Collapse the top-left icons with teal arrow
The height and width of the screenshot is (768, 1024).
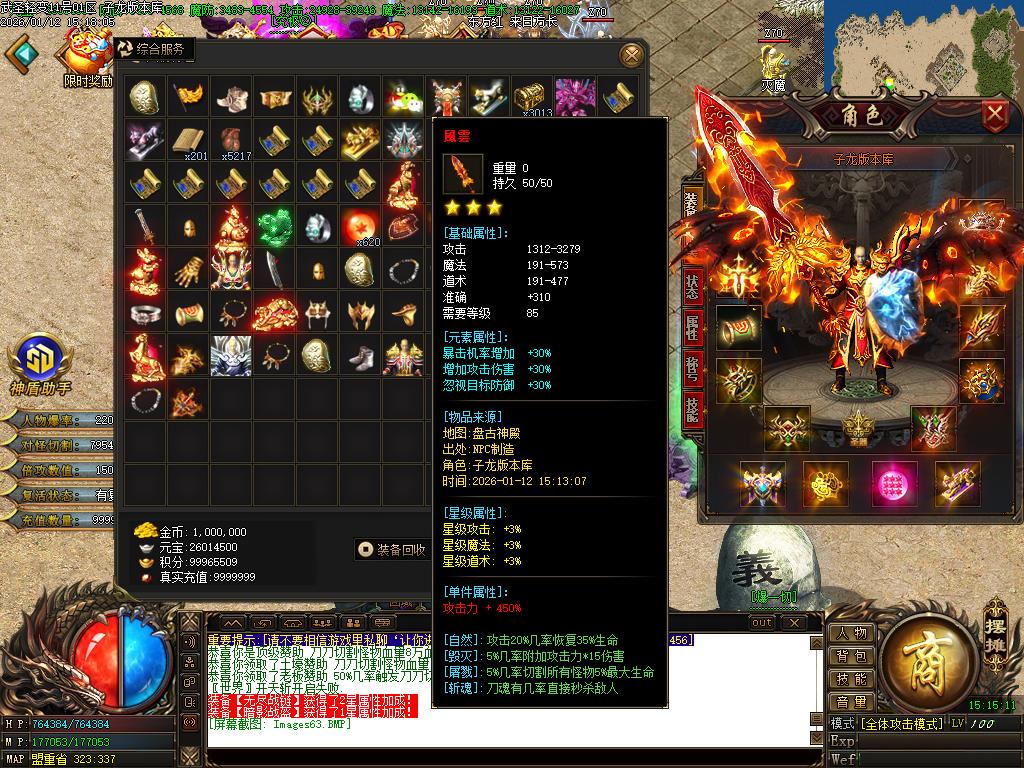coord(22,53)
